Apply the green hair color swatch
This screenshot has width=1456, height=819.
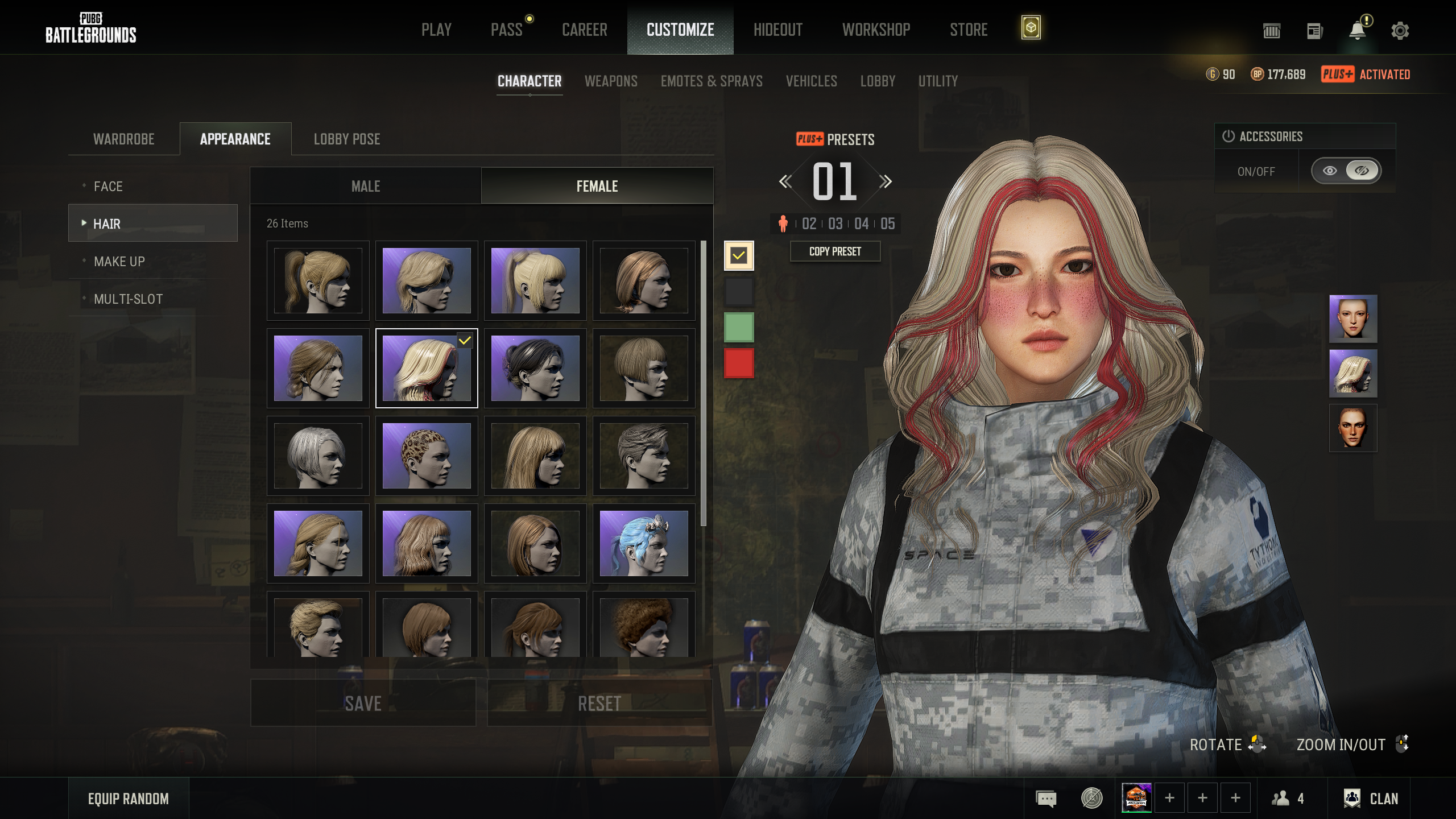point(739,327)
